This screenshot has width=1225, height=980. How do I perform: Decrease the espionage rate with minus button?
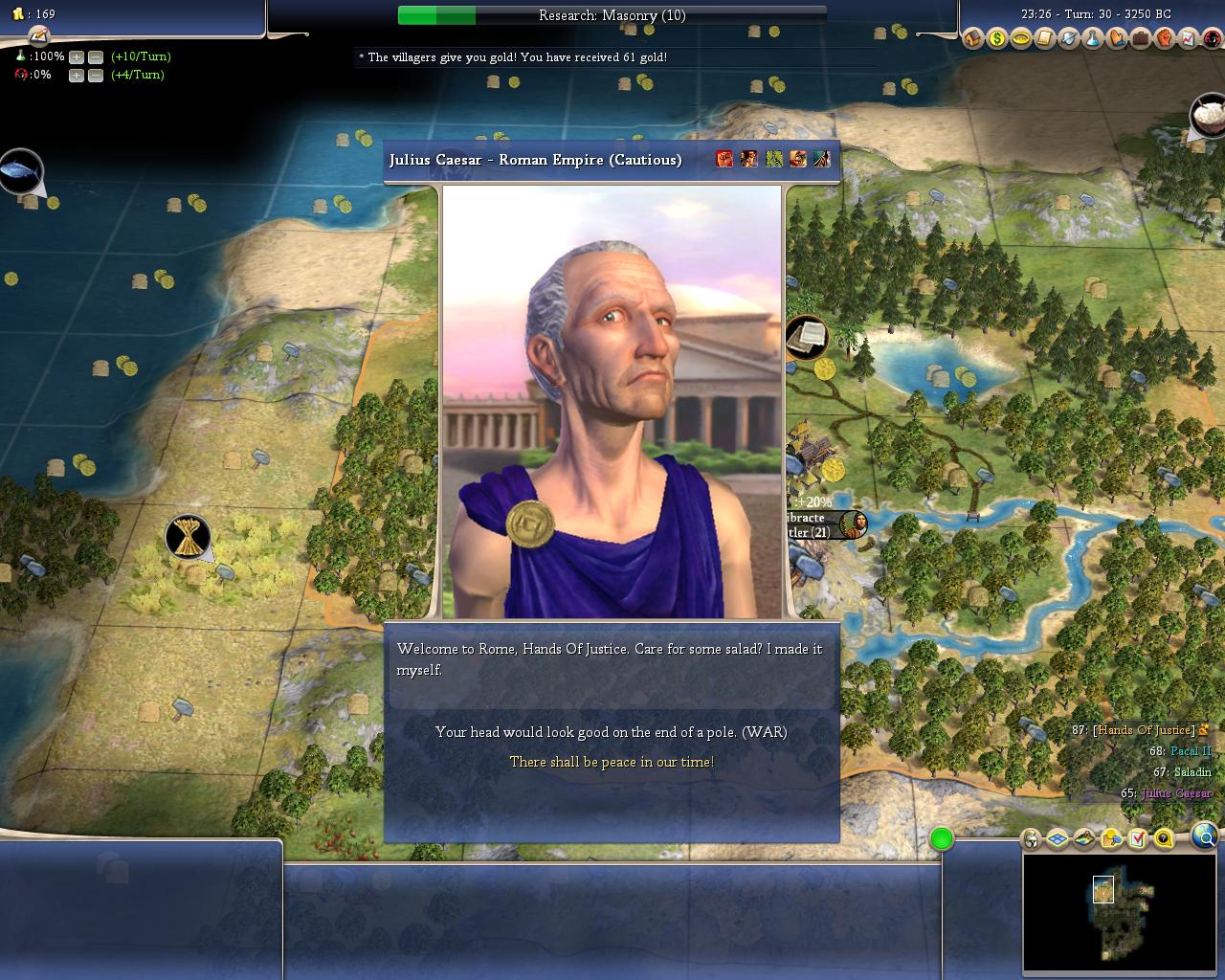95,76
